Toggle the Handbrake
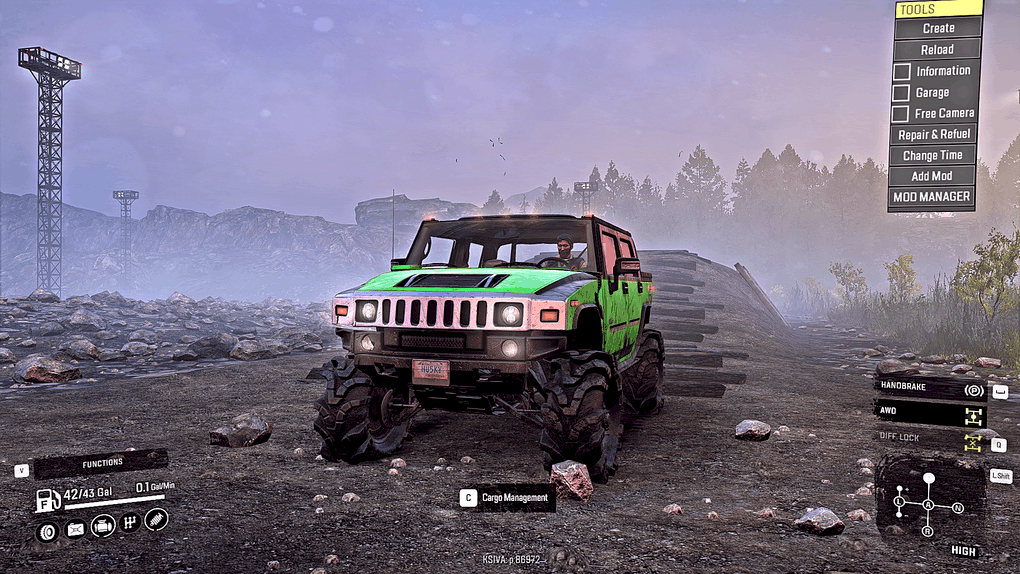Screen dimensions: 1020x574 (930, 390)
